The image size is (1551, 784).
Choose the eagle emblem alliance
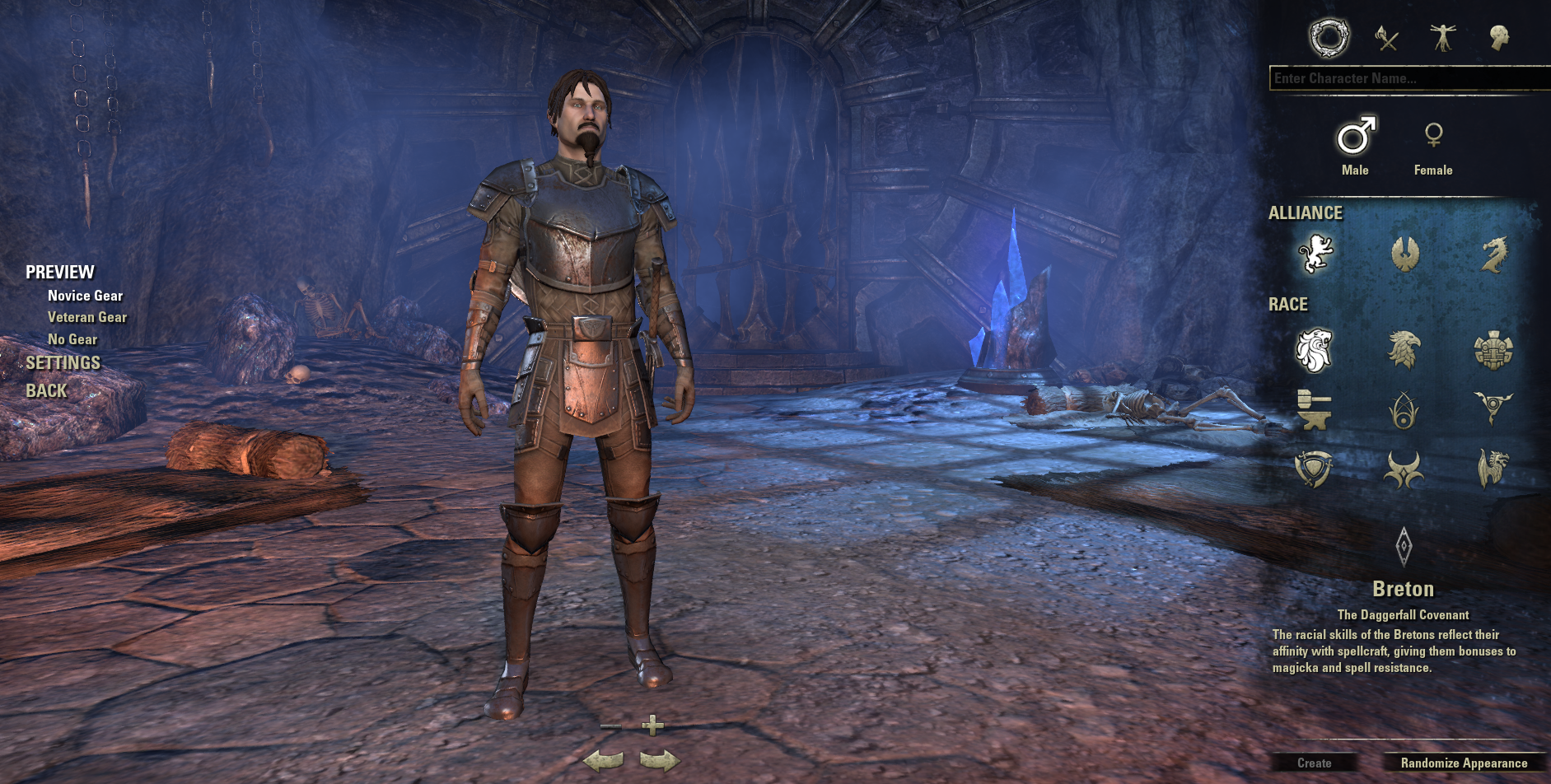click(1404, 253)
